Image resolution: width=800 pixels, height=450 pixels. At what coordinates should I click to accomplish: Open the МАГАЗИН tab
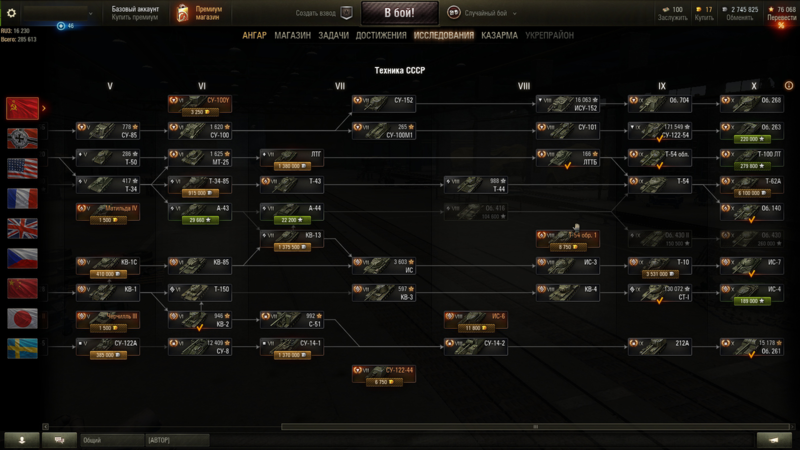[292, 35]
